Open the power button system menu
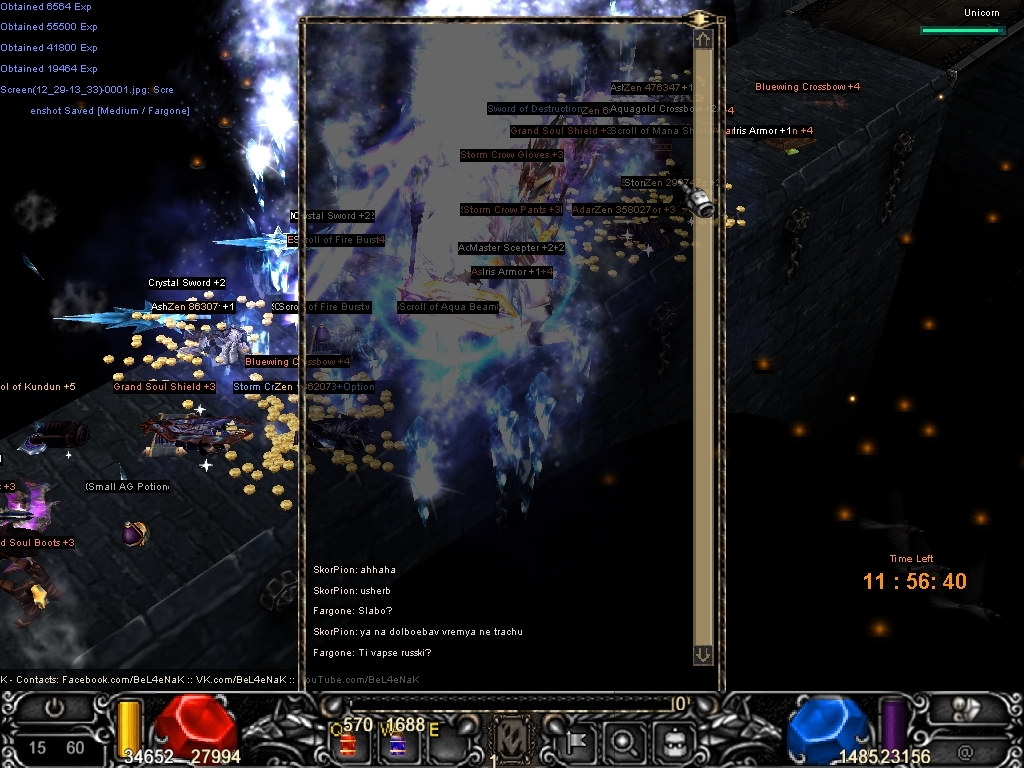Image resolution: width=1024 pixels, height=768 pixels. click(x=55, y=708)
